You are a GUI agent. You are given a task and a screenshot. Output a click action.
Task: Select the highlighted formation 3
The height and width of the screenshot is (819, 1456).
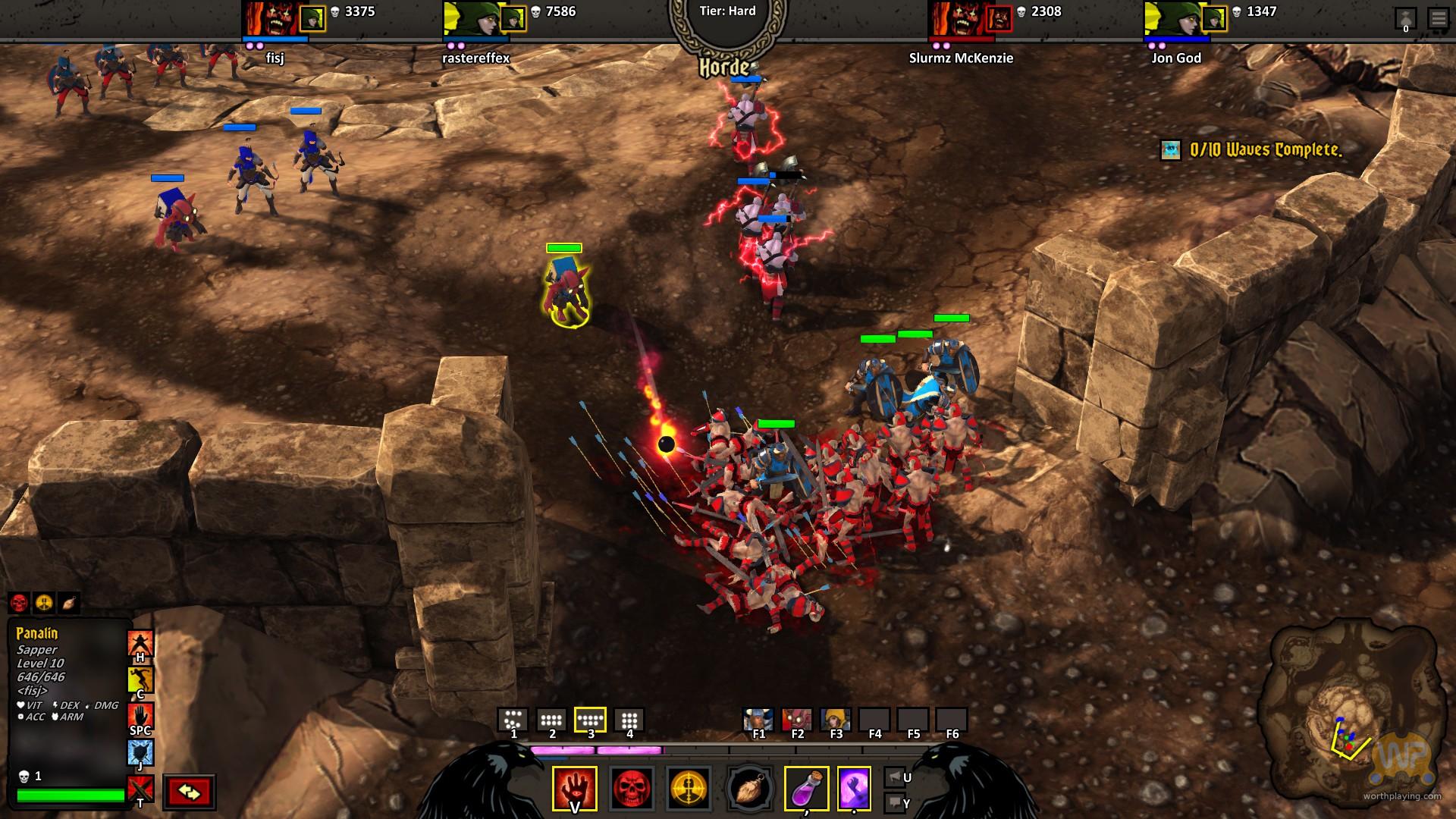coord(590,720)
